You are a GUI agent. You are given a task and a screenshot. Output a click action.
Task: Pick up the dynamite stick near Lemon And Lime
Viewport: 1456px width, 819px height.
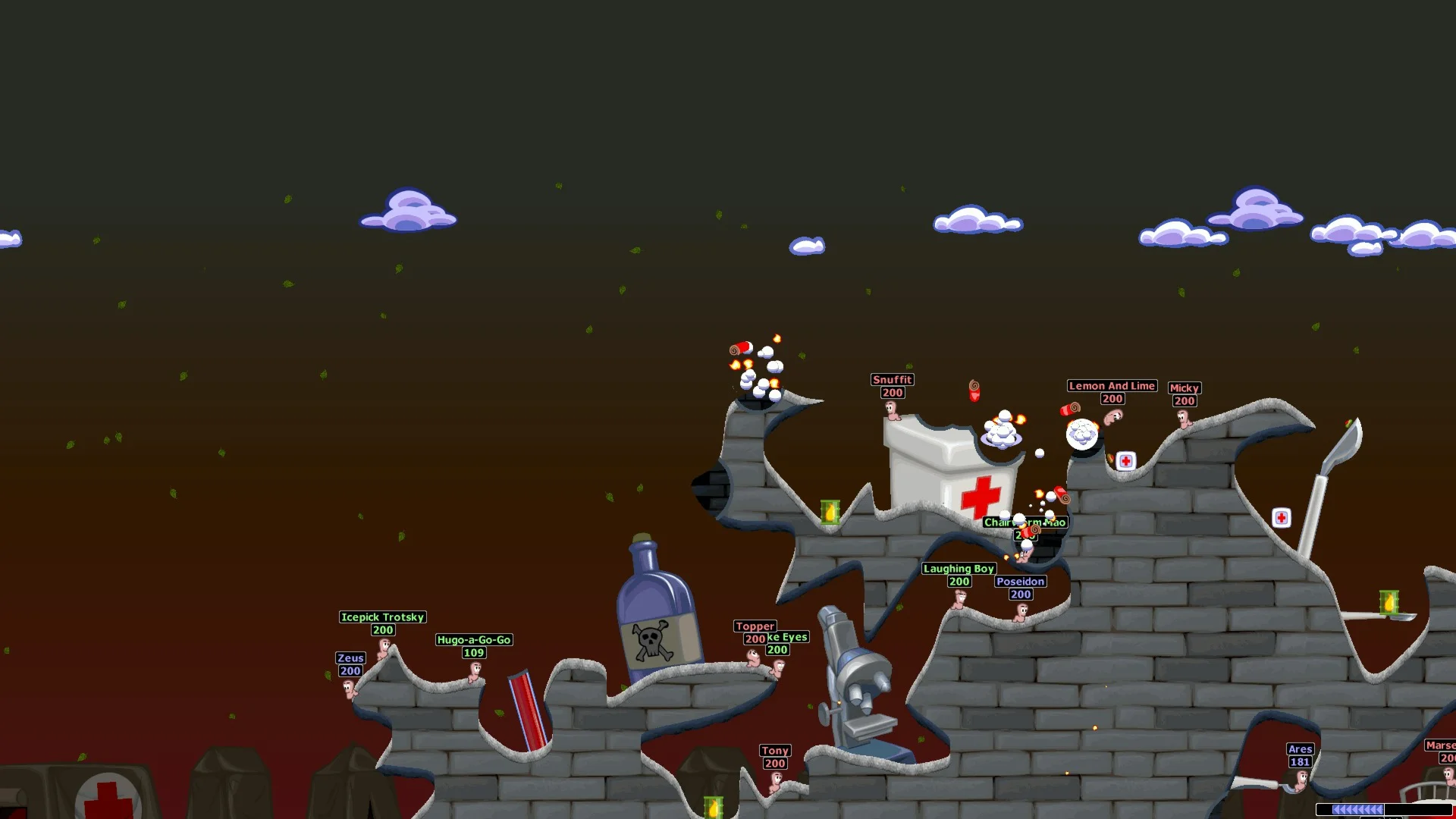point(1069,408)
